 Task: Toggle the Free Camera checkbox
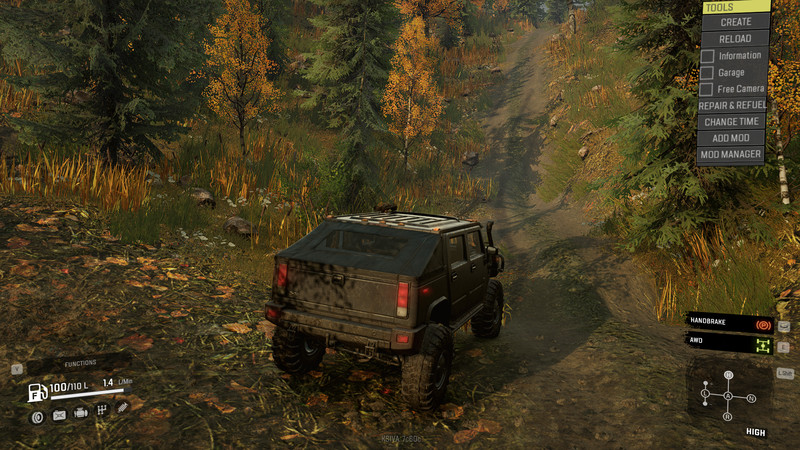(x=707, y=89)
